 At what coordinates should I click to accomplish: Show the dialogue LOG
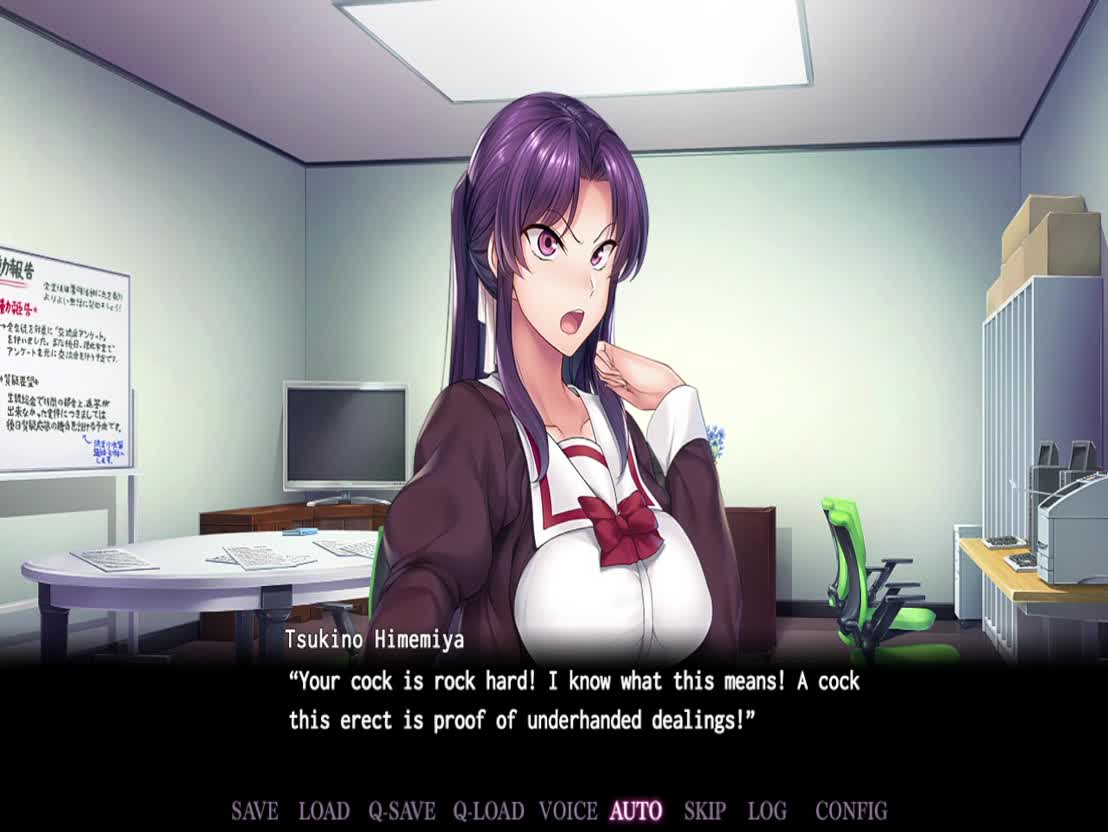pyautogui.click(x=767, y=811)
